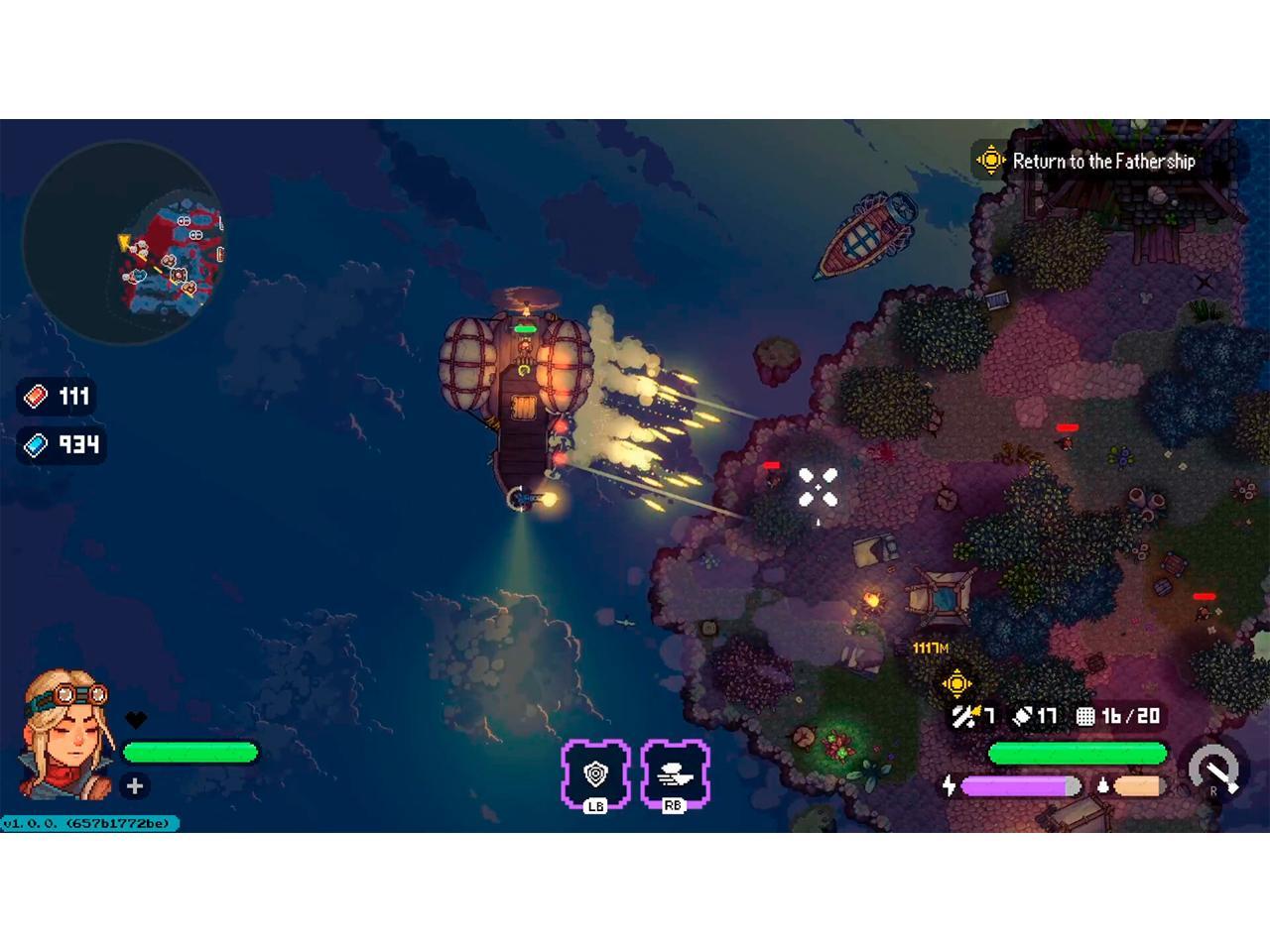Open the circular minimap
Screen dimensions: 1270x952
pyautogui.click(x=123, y=243)
